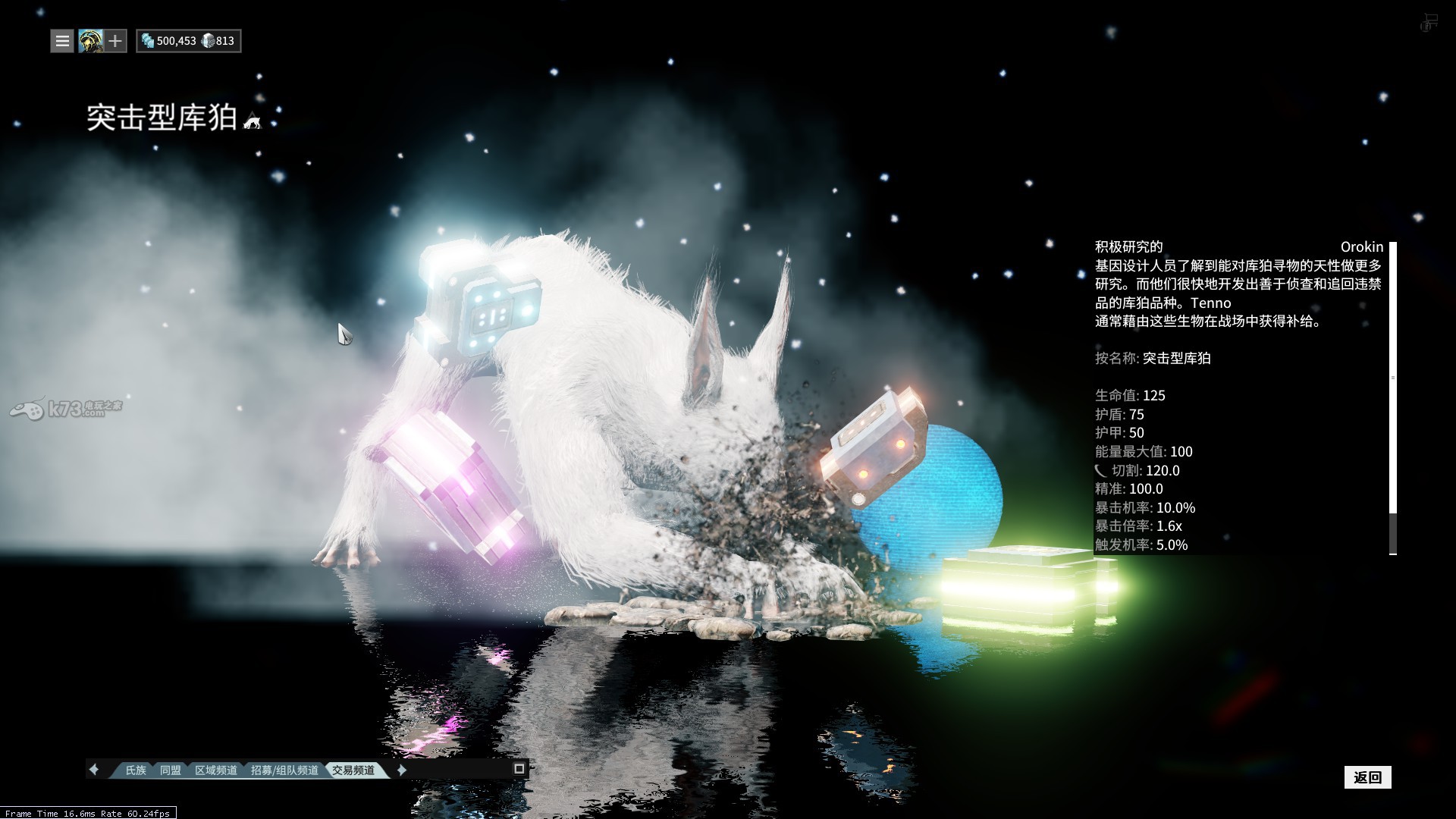1456x819 pixels.
Task: Select the 同盟 alliance chat tab
Action: [x=171, y=769]
